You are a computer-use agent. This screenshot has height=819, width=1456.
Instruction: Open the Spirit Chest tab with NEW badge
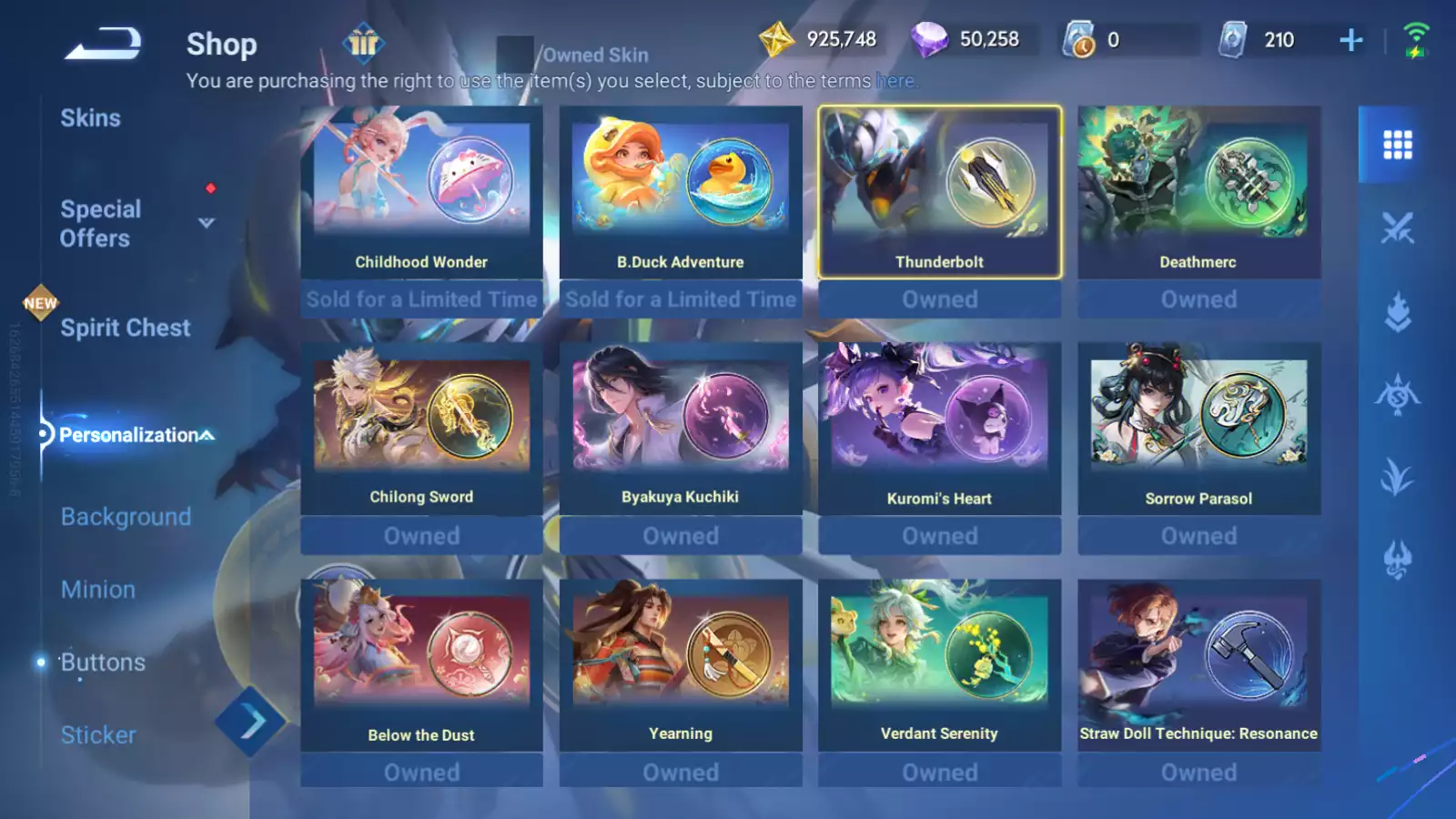[125, 328]
